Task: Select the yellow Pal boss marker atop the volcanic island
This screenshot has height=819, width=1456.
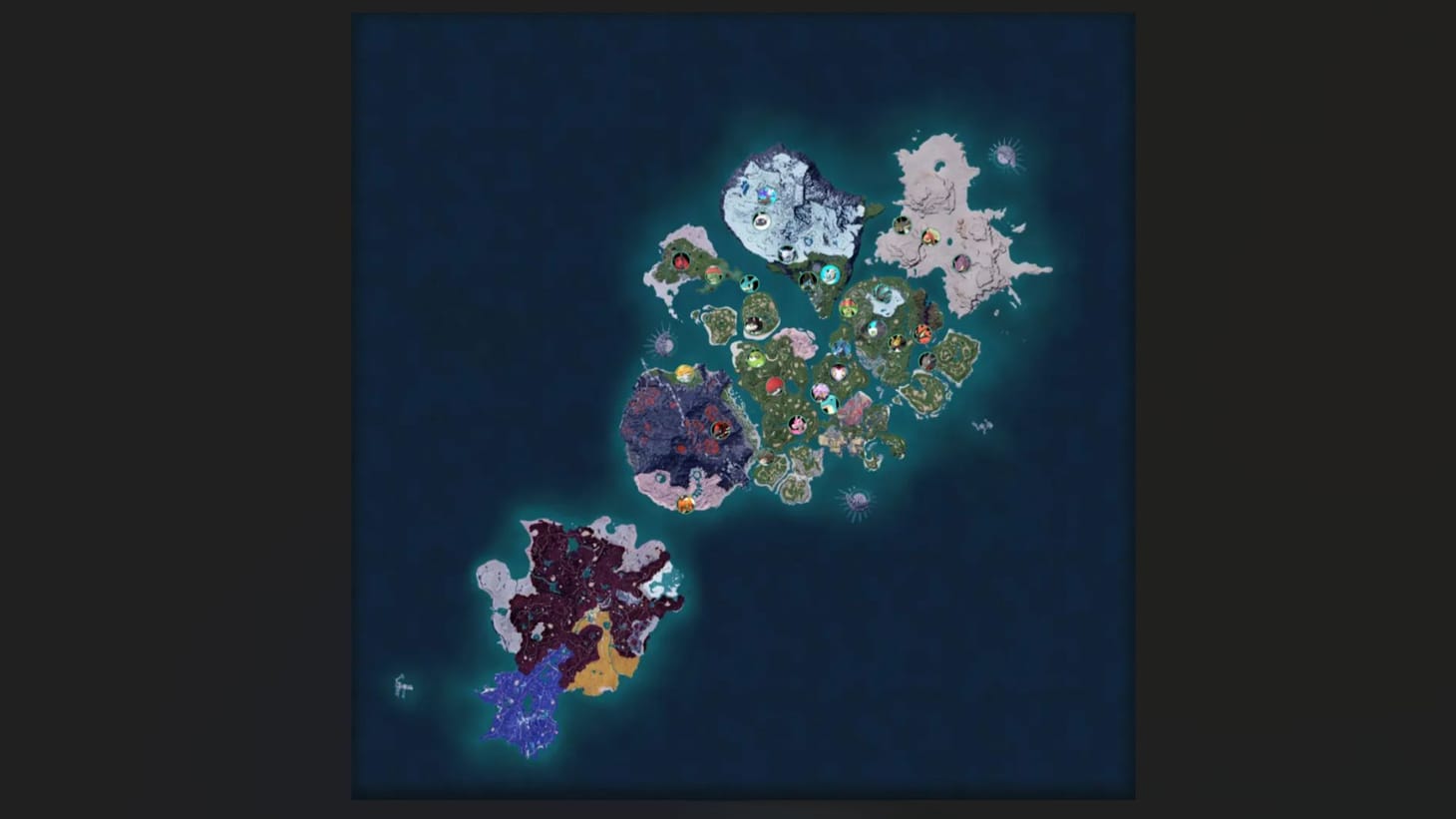Action: (684, 374)
